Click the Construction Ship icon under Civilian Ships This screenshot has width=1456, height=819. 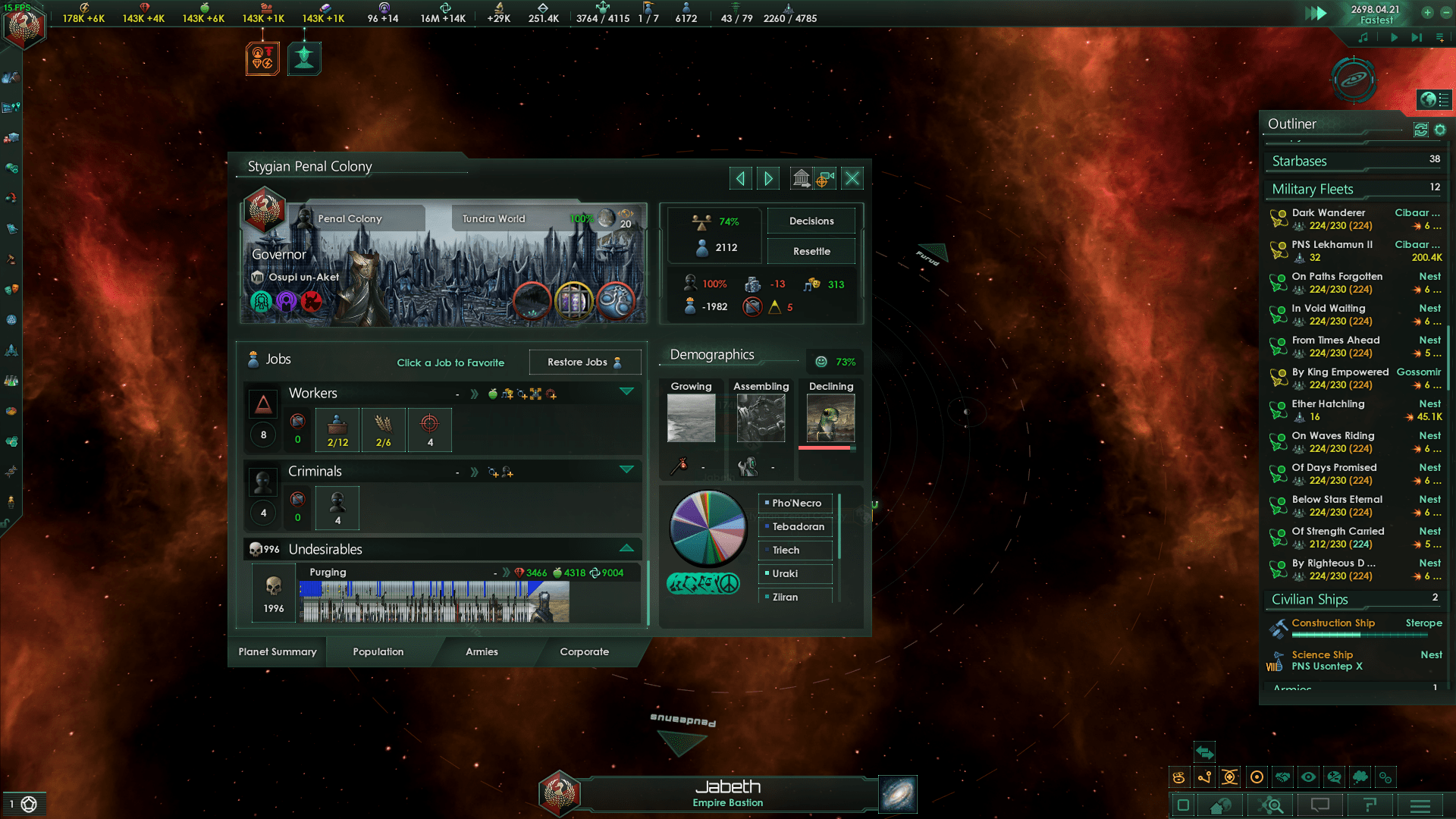point(1278,628)
